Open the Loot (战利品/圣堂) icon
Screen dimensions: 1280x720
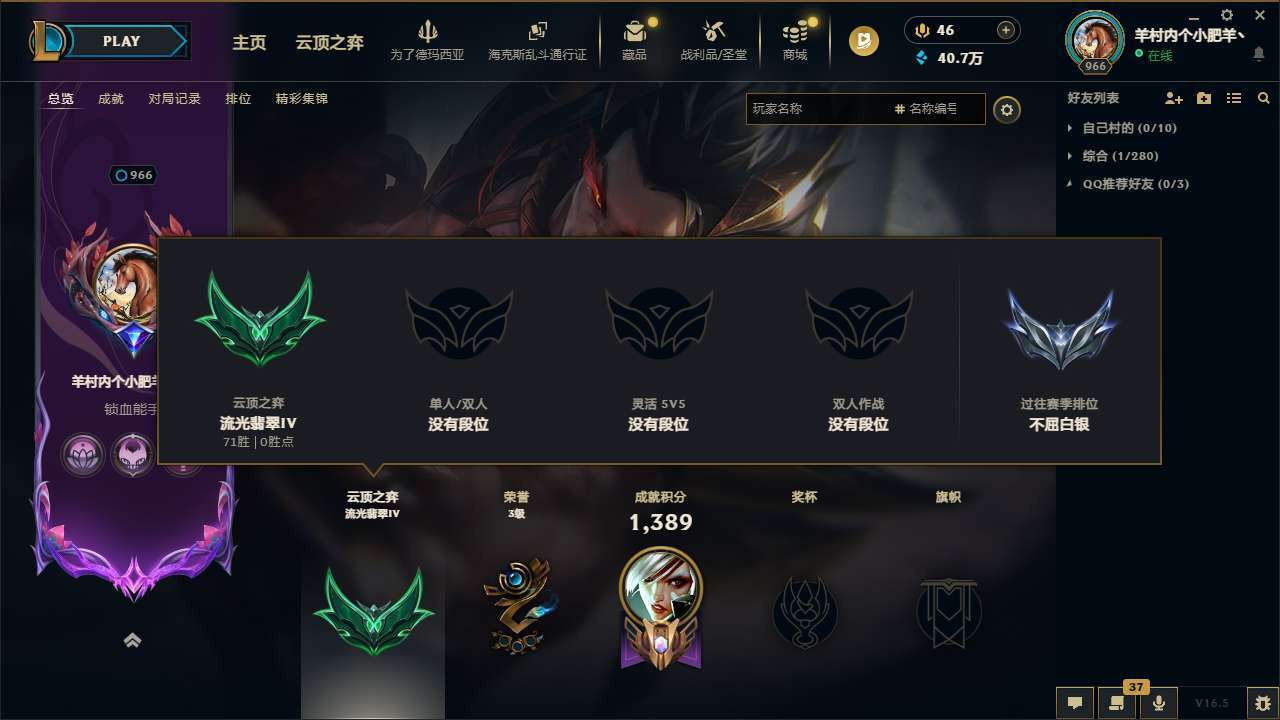tap(713, 40)
